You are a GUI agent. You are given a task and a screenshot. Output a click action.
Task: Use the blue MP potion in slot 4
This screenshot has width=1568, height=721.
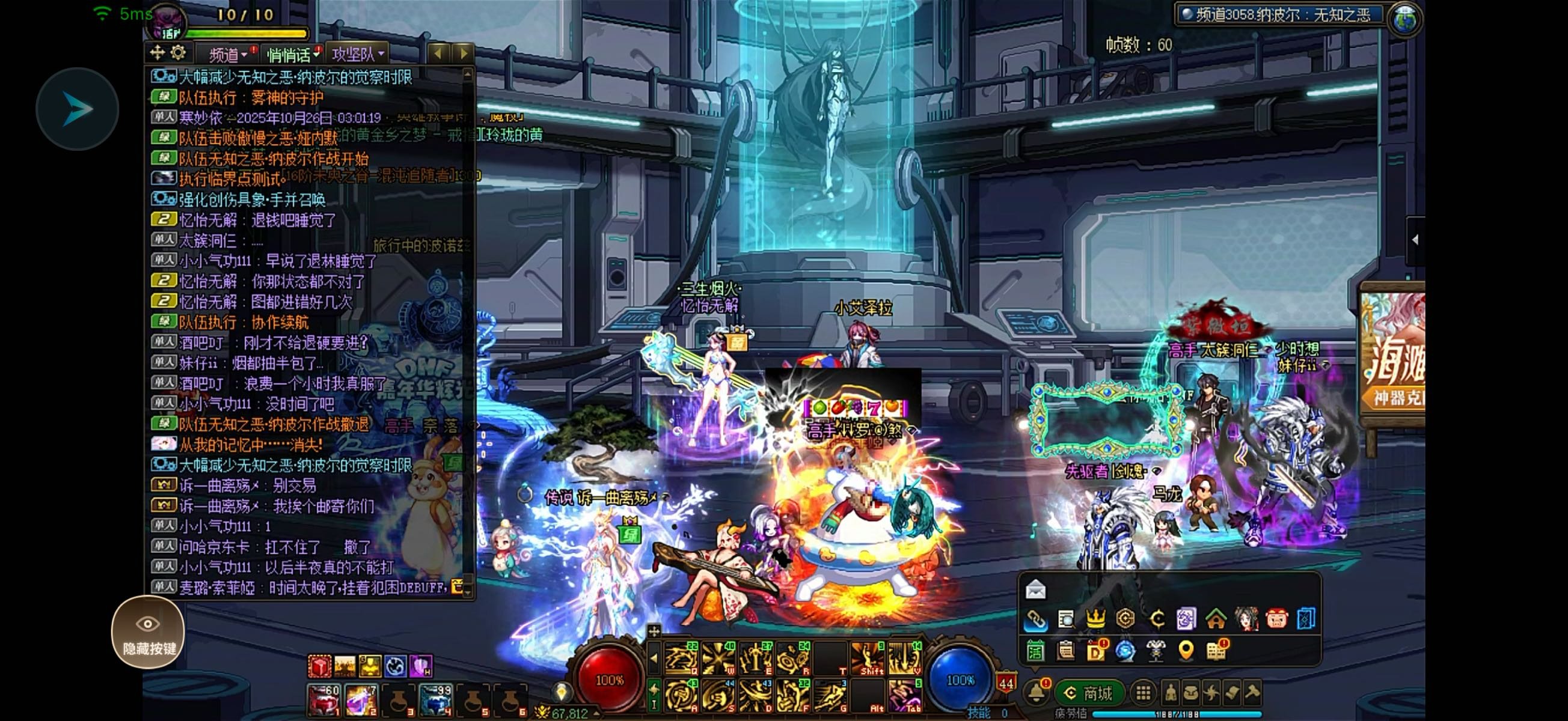(435, 700)
